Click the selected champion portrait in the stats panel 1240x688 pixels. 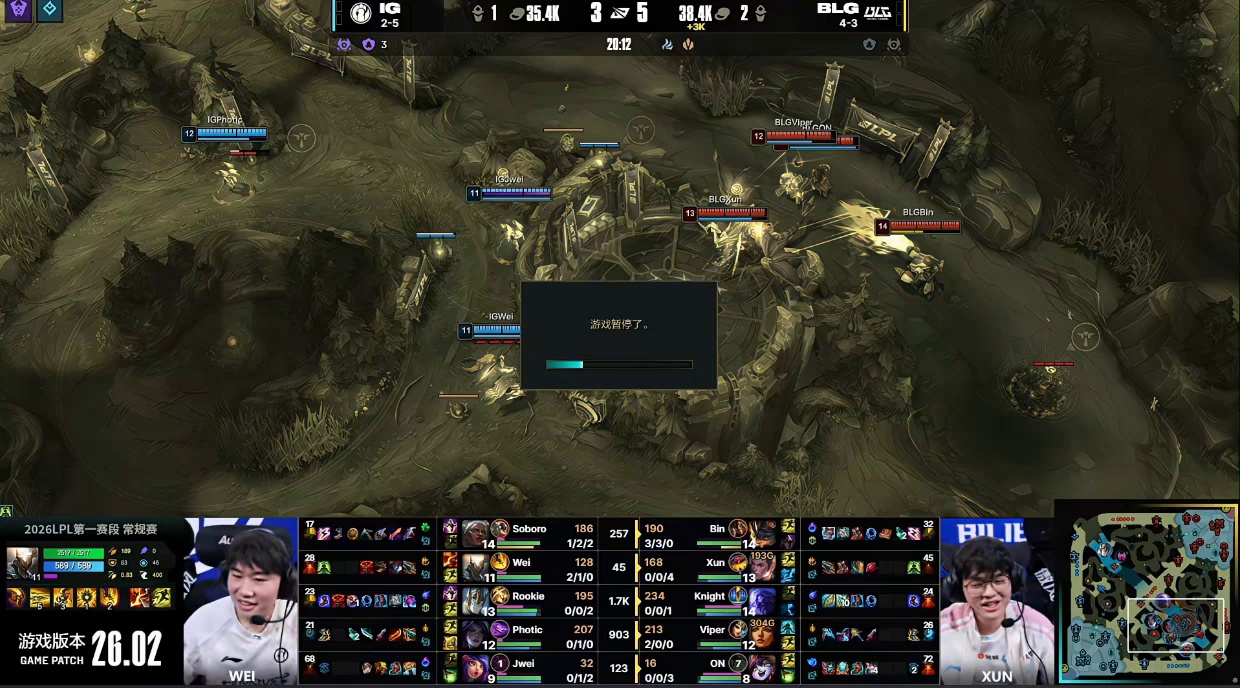point(23,560)
